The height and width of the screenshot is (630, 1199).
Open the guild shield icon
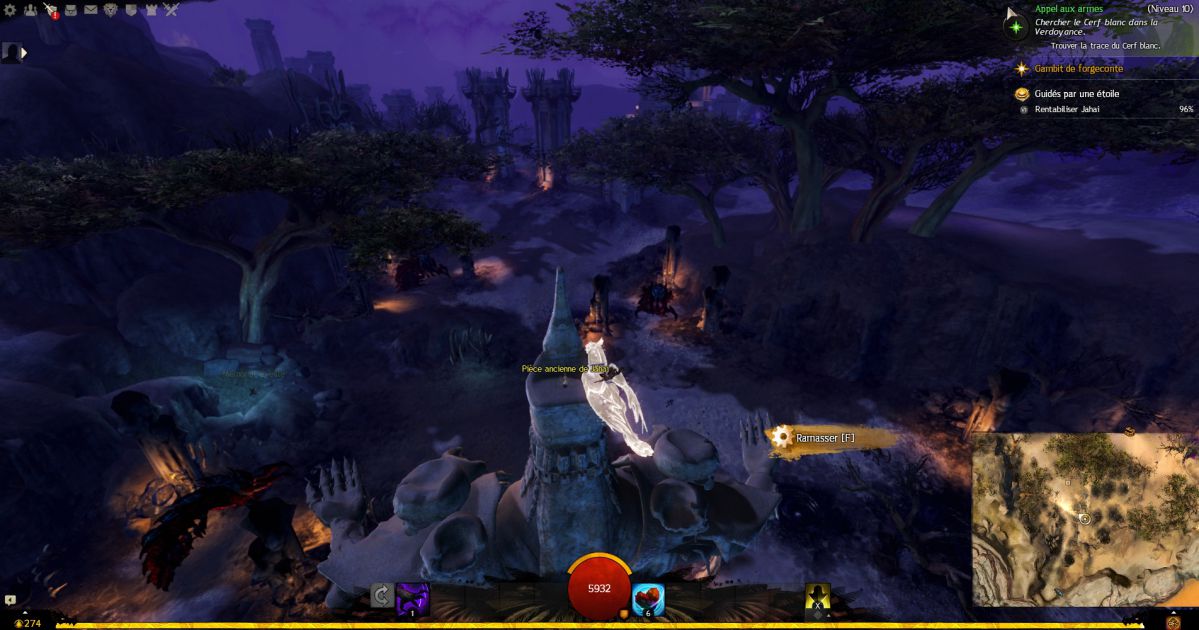click(131, 10)
